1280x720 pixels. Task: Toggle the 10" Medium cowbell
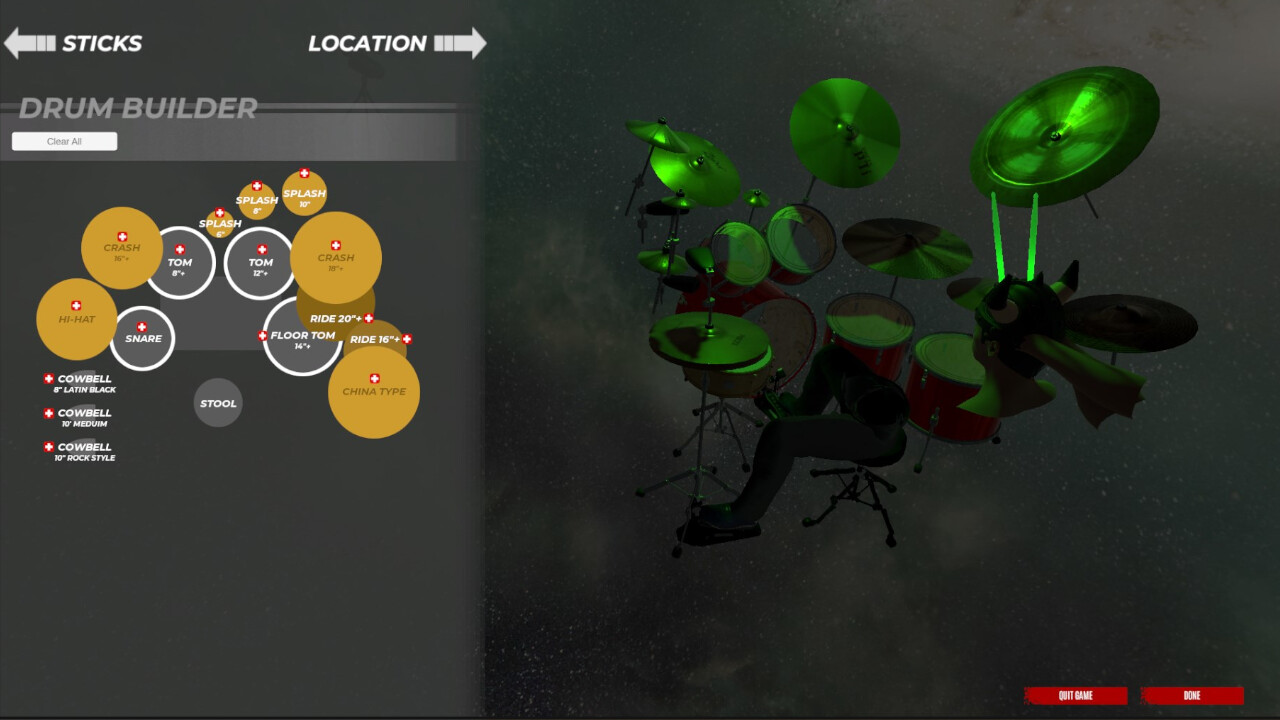coord(47,412)
